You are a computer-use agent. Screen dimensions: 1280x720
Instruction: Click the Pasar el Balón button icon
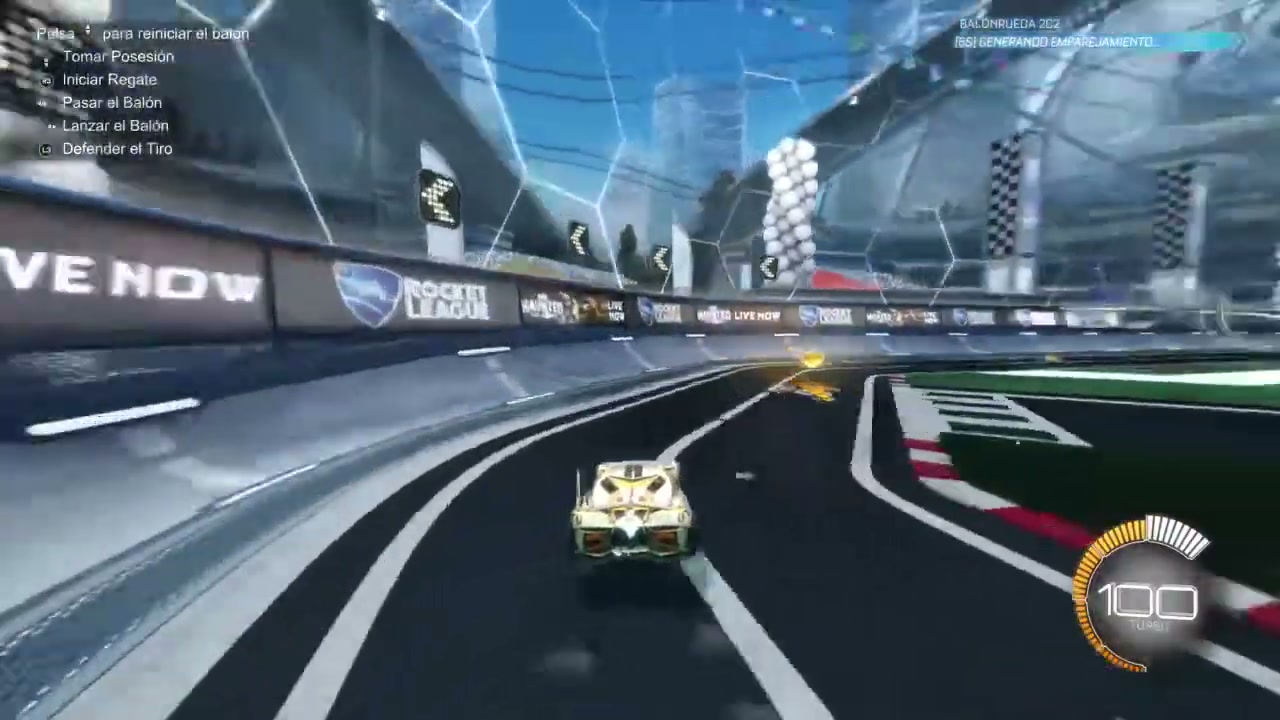tap(42, 103)
